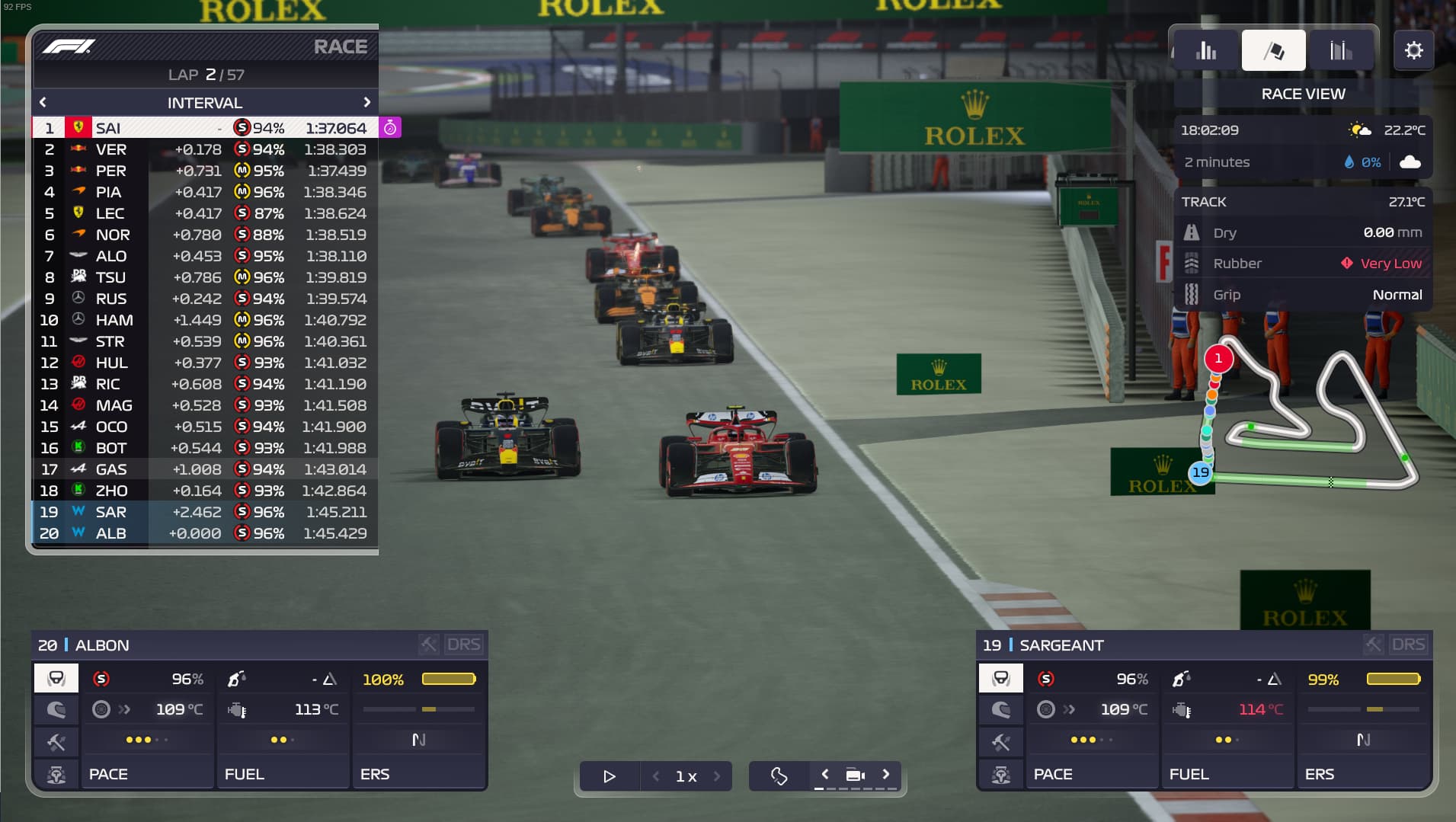Show previous timing column before Interval
This screenshot has height=822, width=1456.
tap(43, 102)
